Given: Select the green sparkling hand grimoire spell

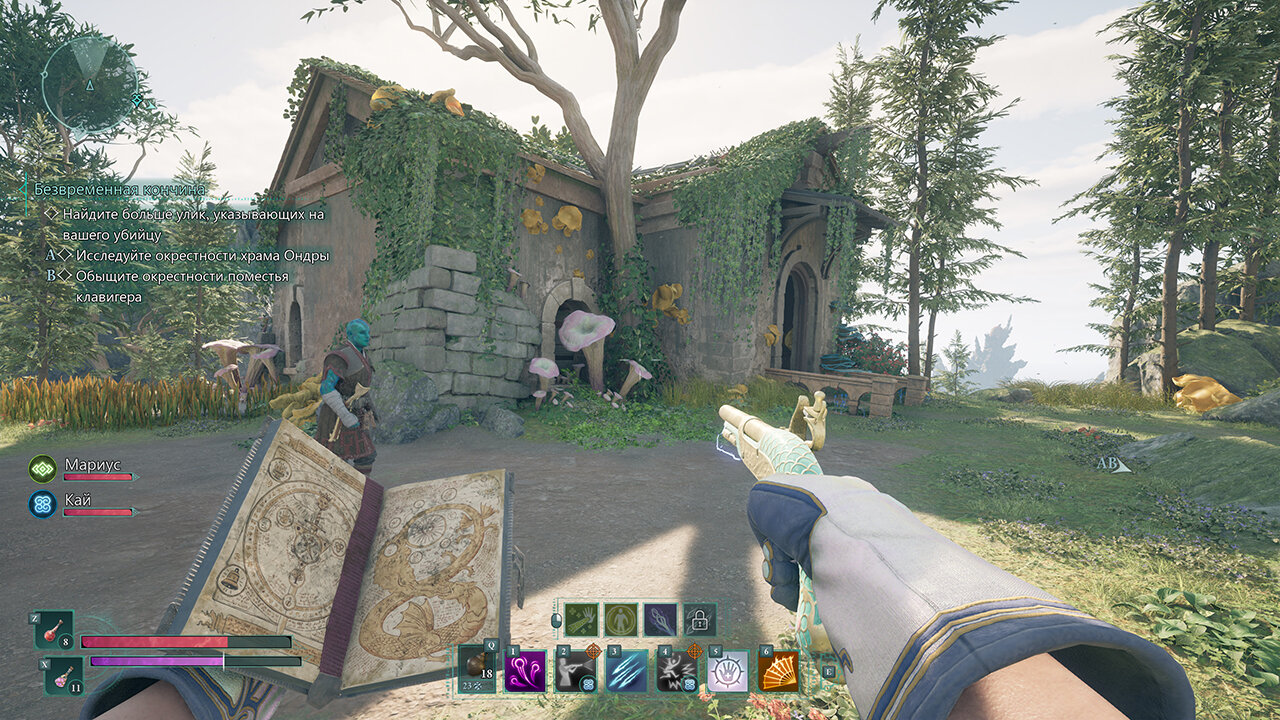Looking at the screenshot, I should click(581, 619).
